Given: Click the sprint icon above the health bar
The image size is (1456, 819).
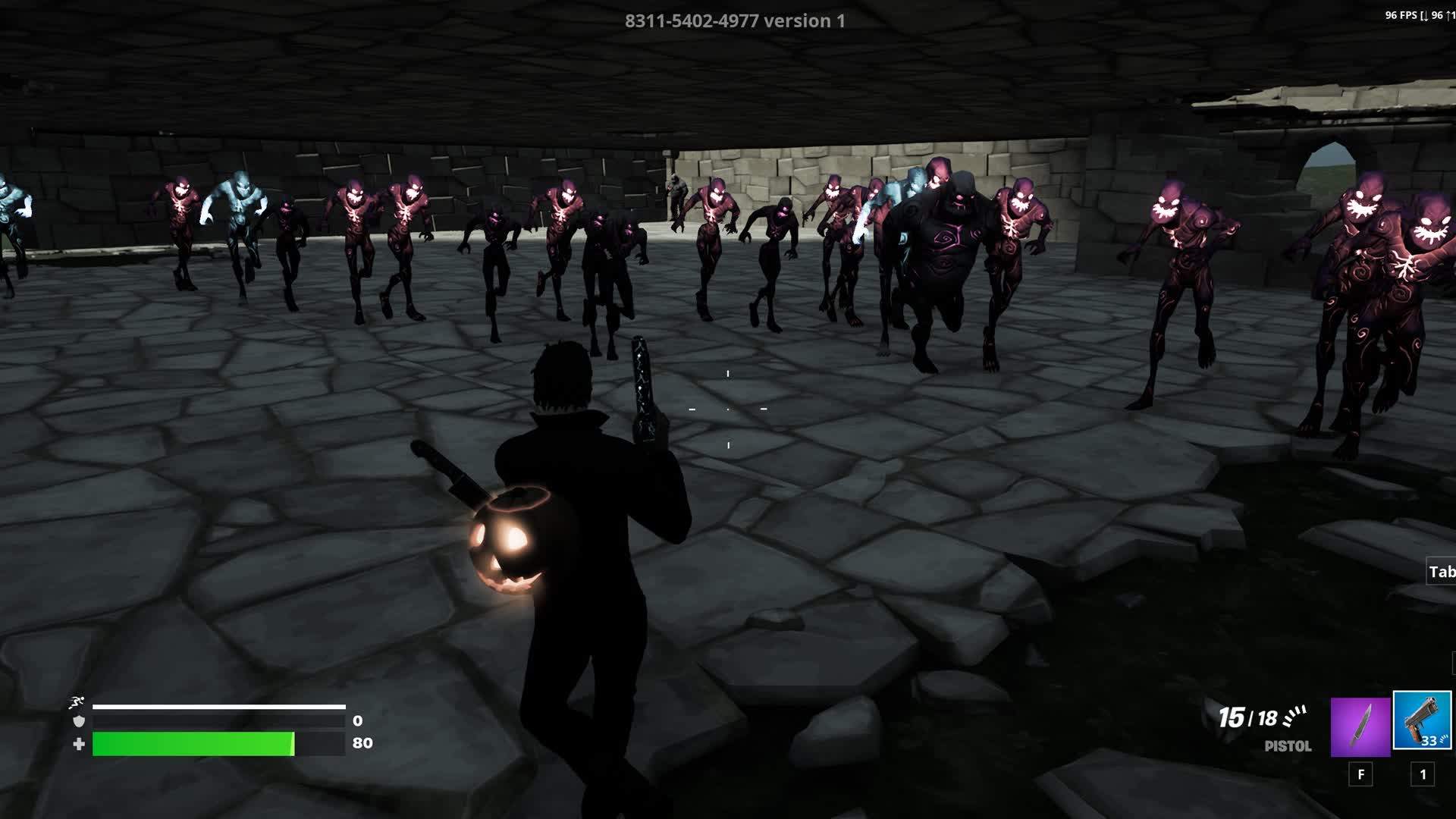Looking at the screenshot, I should coord(76,702).
